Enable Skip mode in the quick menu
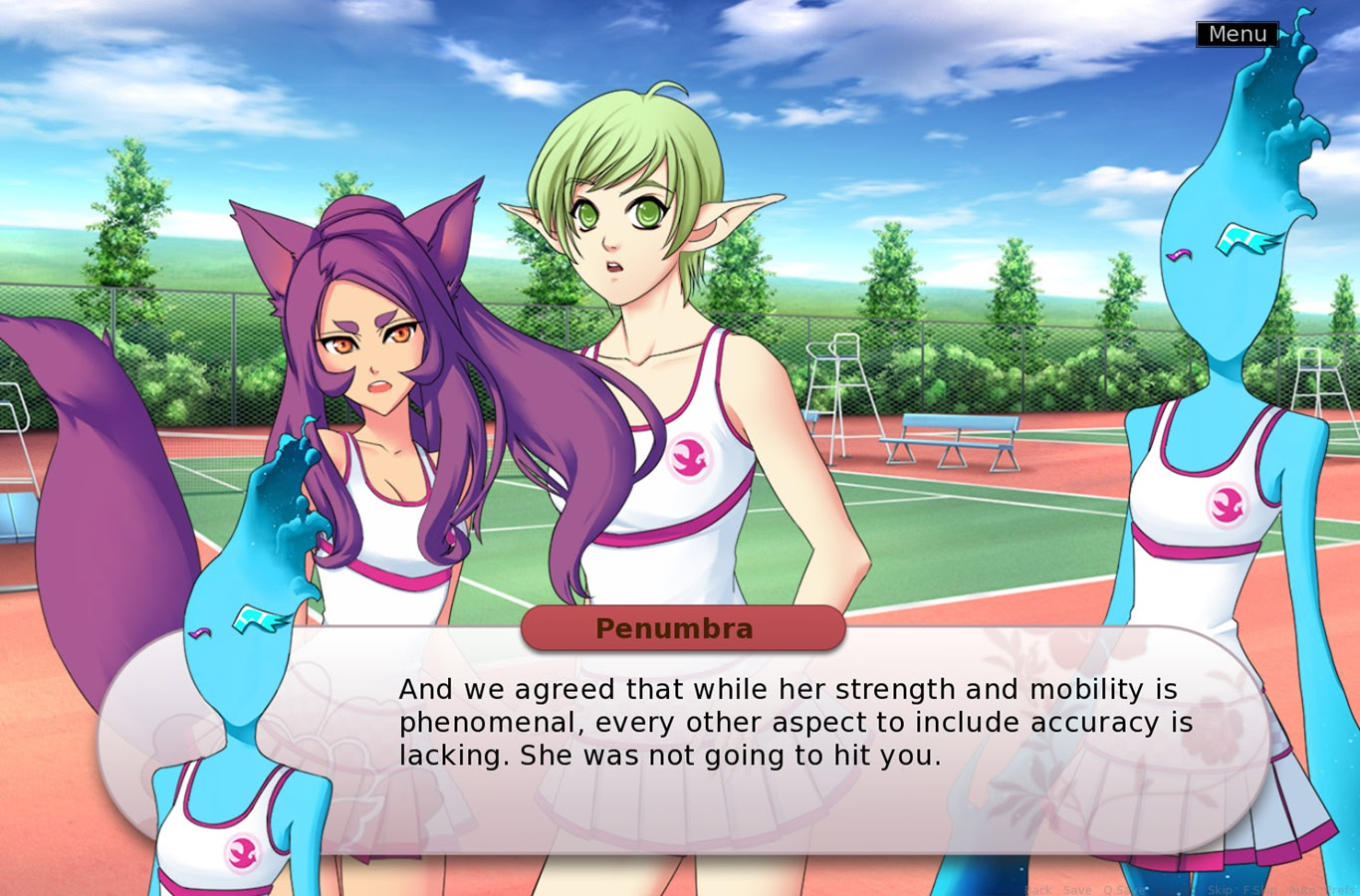This screenshot has height=896, width=1360. click(x=1221, y=889)
